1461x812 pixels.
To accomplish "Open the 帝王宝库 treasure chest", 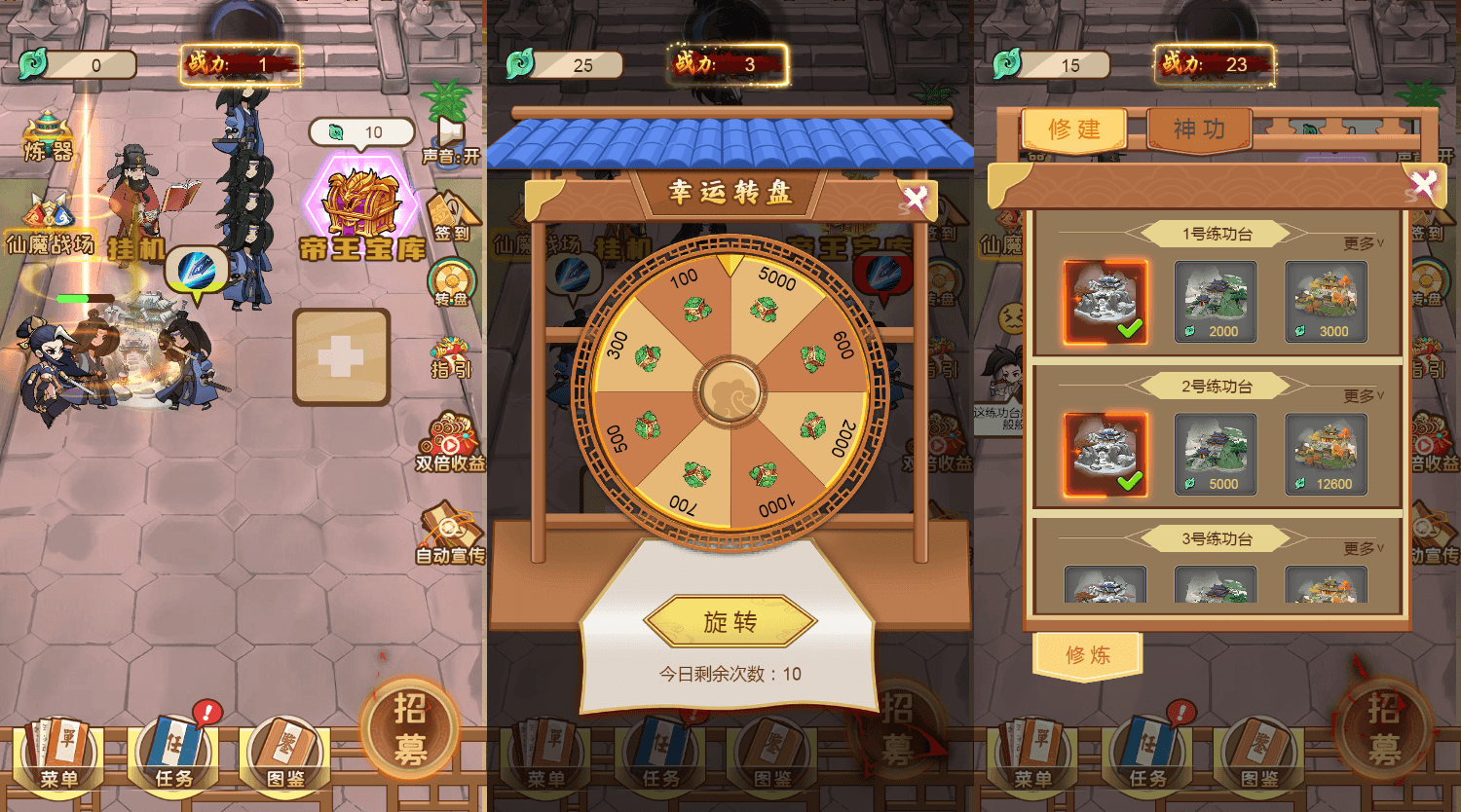I will 360,200.
